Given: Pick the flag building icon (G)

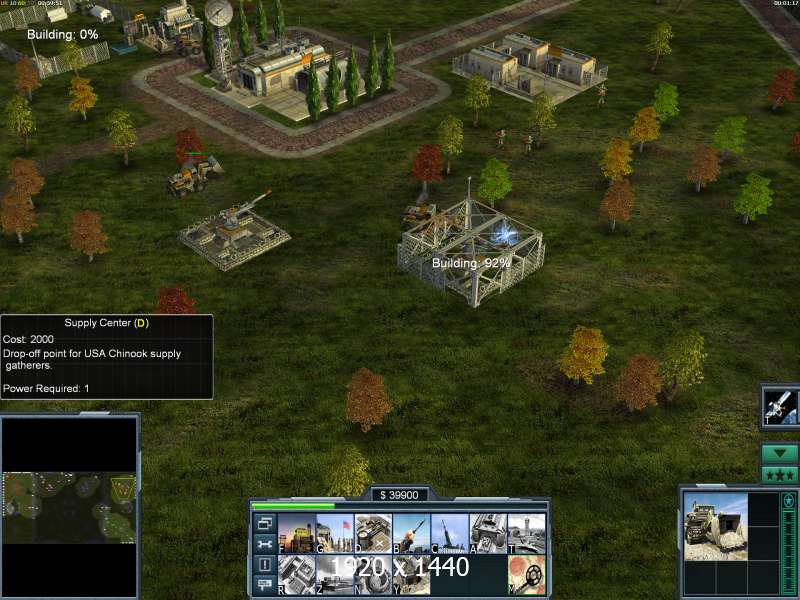Looking at the screenshot, I should click(334, 533).
